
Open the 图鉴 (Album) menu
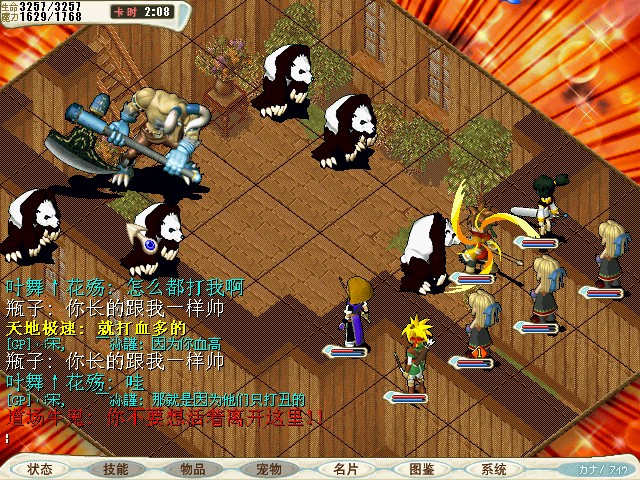click(x=421, y=469)
